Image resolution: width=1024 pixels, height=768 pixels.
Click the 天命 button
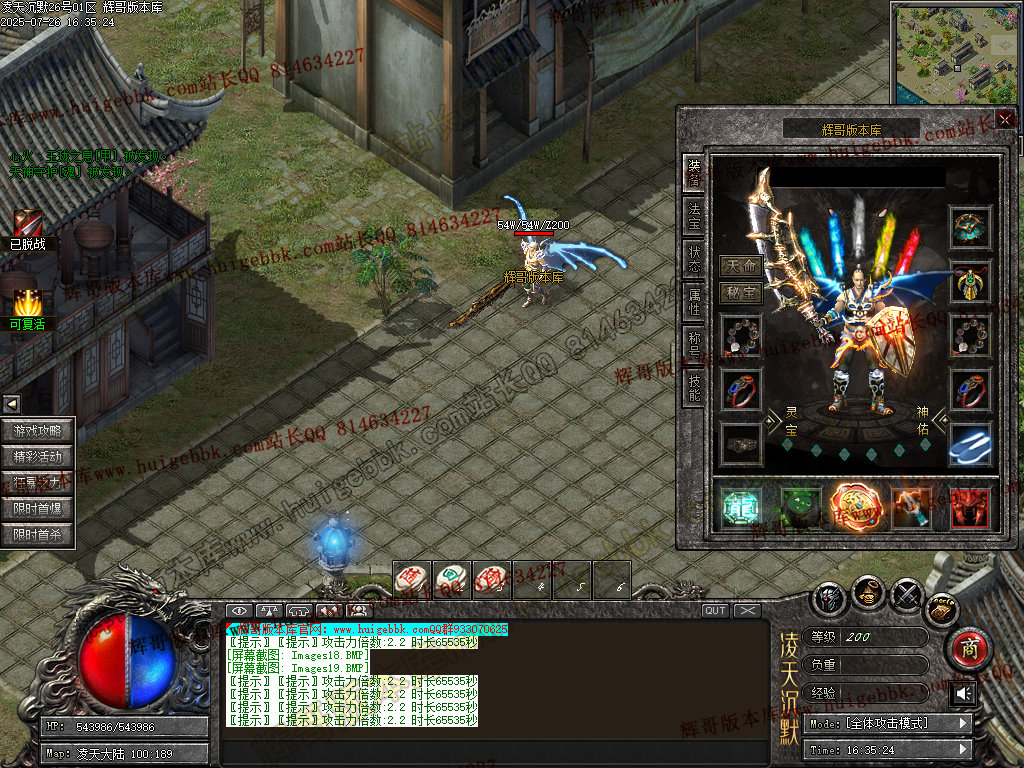tap(741, 267)
